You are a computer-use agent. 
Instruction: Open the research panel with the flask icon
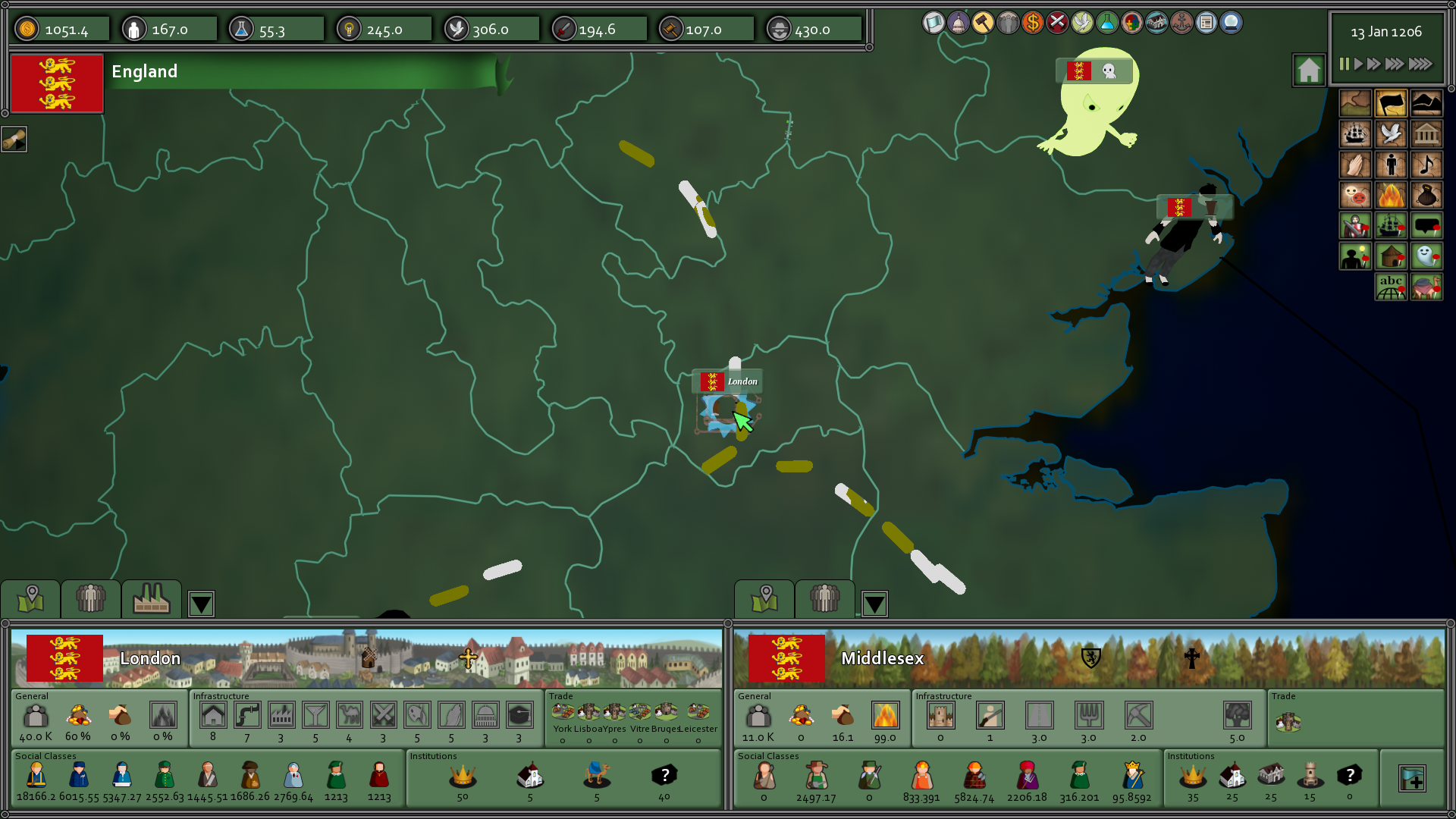(1107, 23)
